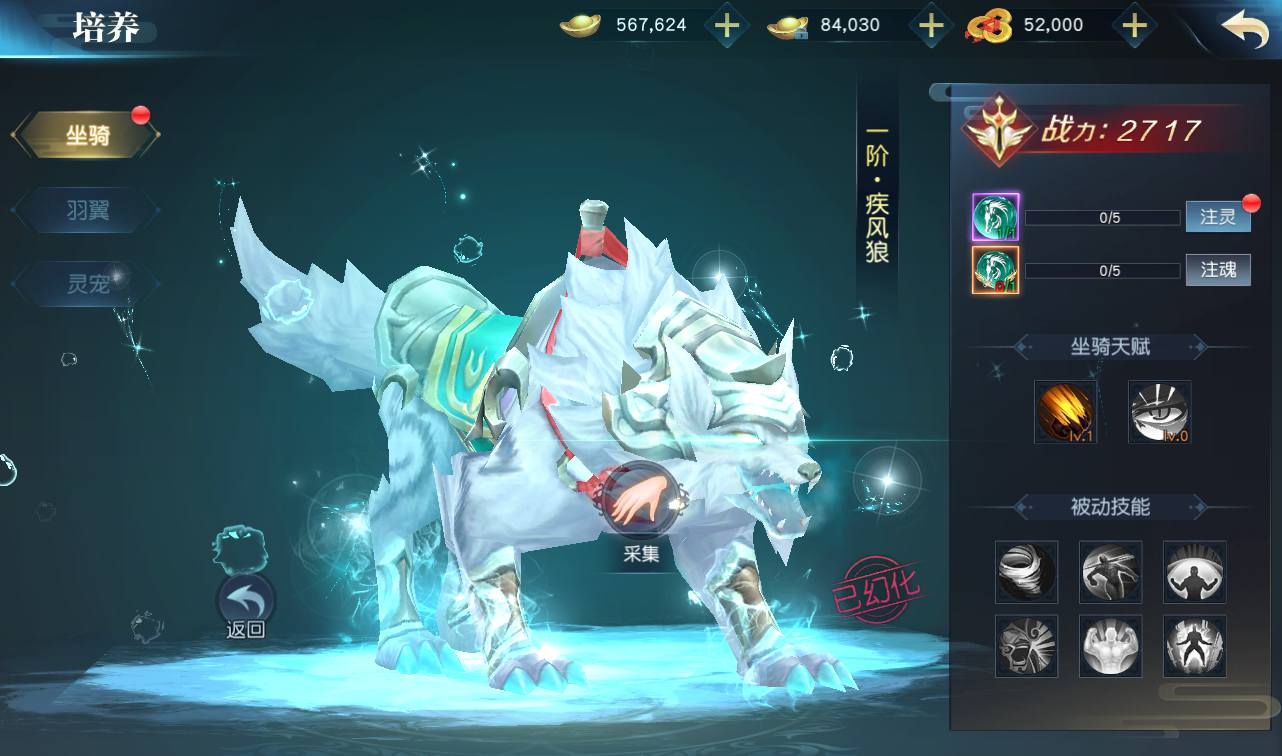1282x756 pixels.
Task: Go back with the top-right arrow
Action: (x=1244, y=28)
